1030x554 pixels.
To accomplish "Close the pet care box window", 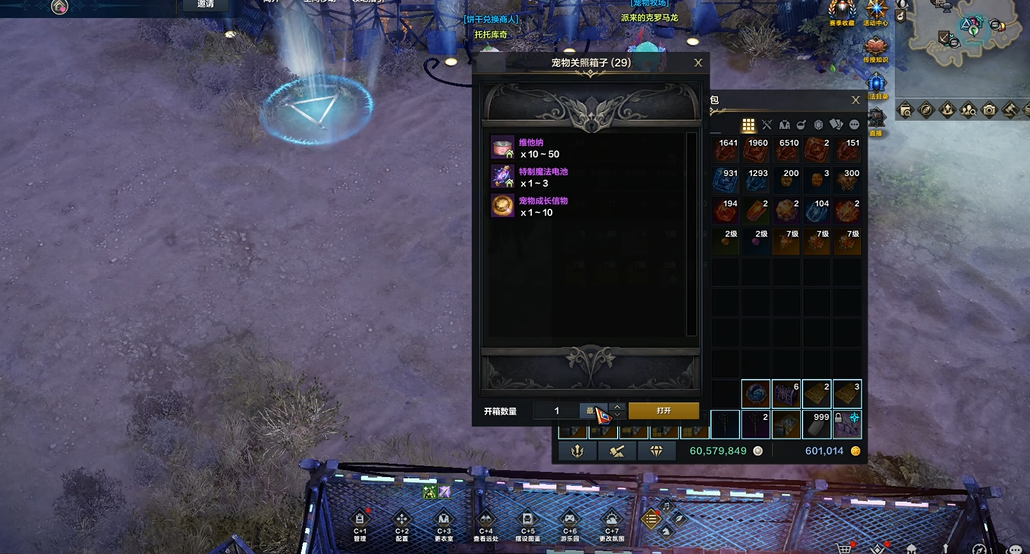I will pos(698,63).
